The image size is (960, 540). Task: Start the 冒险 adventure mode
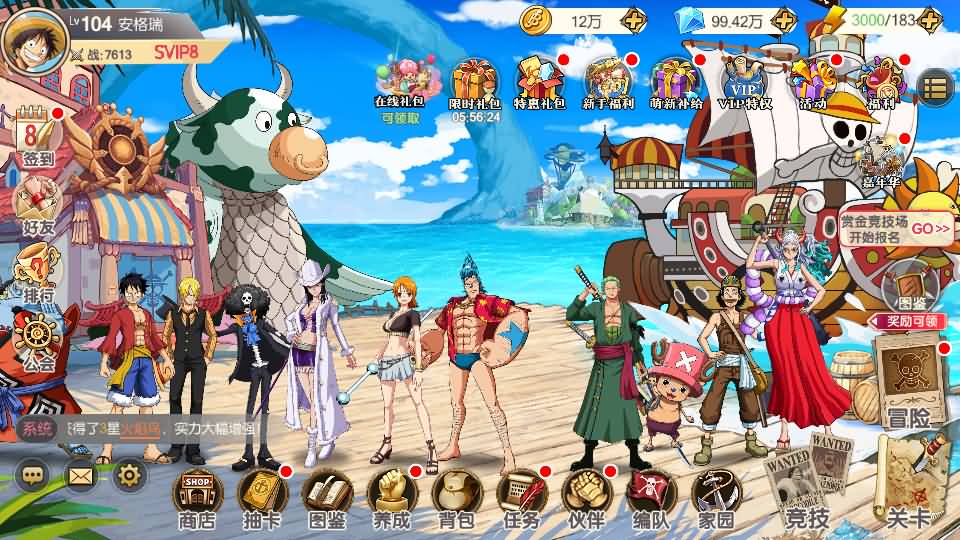pyautogui.click(x=908, y=378)
